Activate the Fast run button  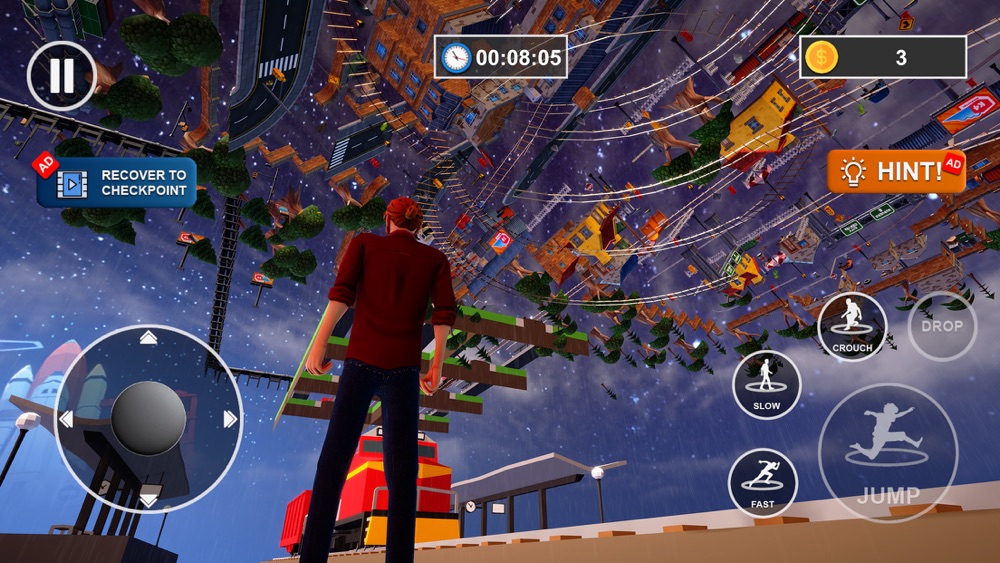762,482
